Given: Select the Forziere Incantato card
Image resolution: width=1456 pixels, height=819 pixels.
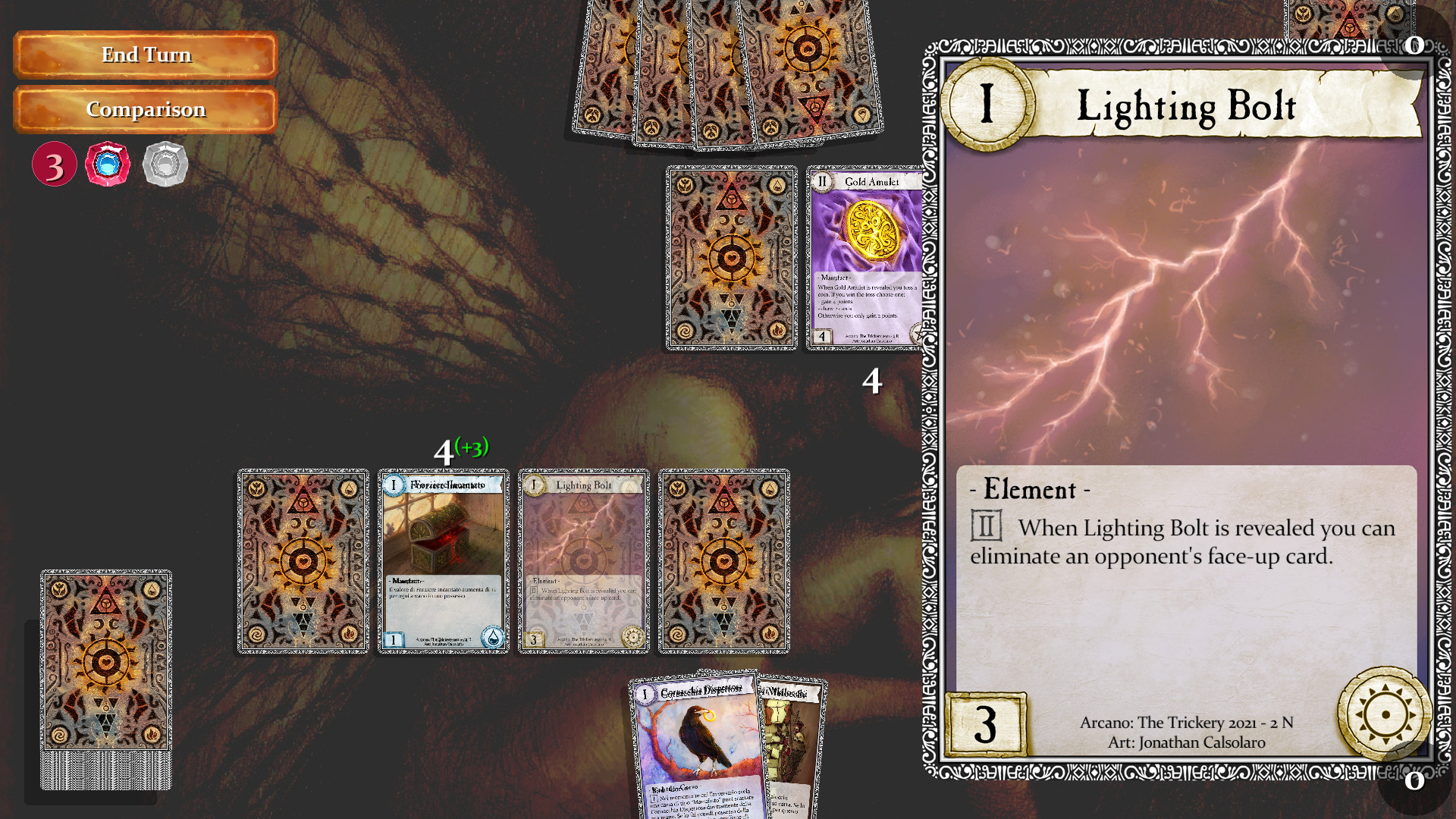Looking at the screenshot, I should pos(444,561).
